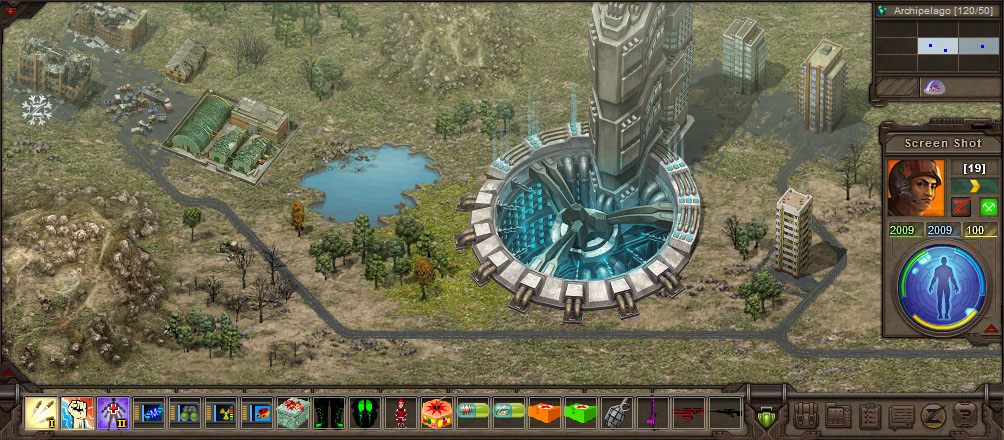Open the backpack inventory
The image size is (1004, 440).
(x=805, y=414)
